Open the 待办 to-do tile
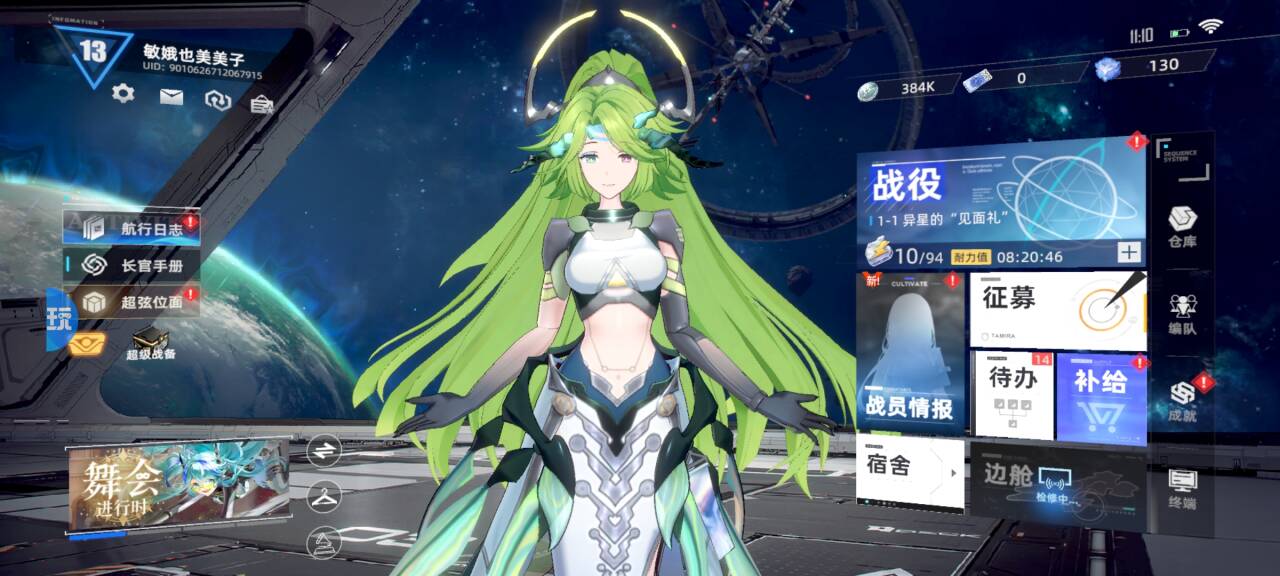The height and width of the screenshot is (576, 1280). click(1012, 394)
